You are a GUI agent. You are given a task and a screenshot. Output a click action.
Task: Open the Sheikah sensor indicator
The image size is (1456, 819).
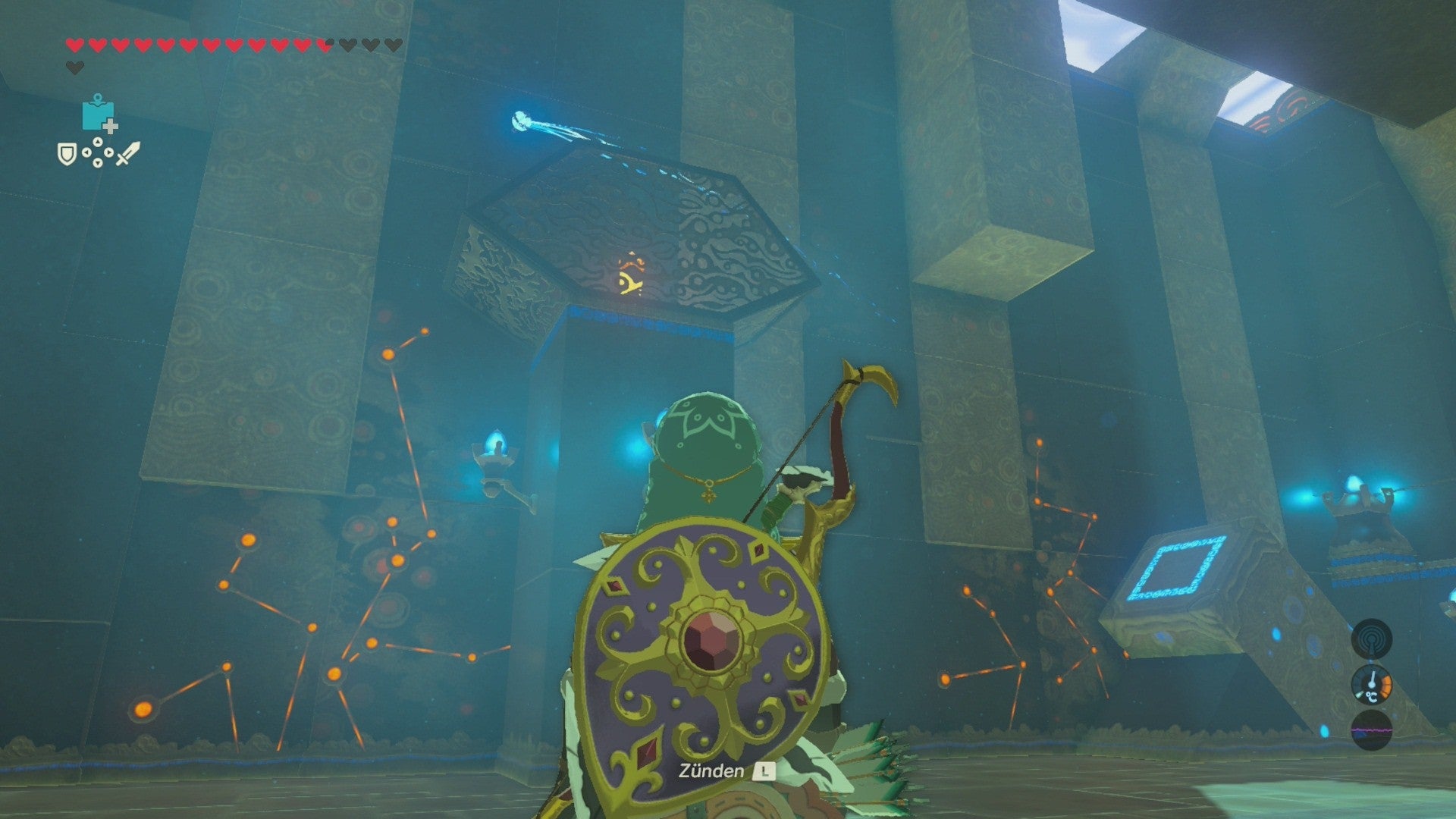click(1370, 639)
